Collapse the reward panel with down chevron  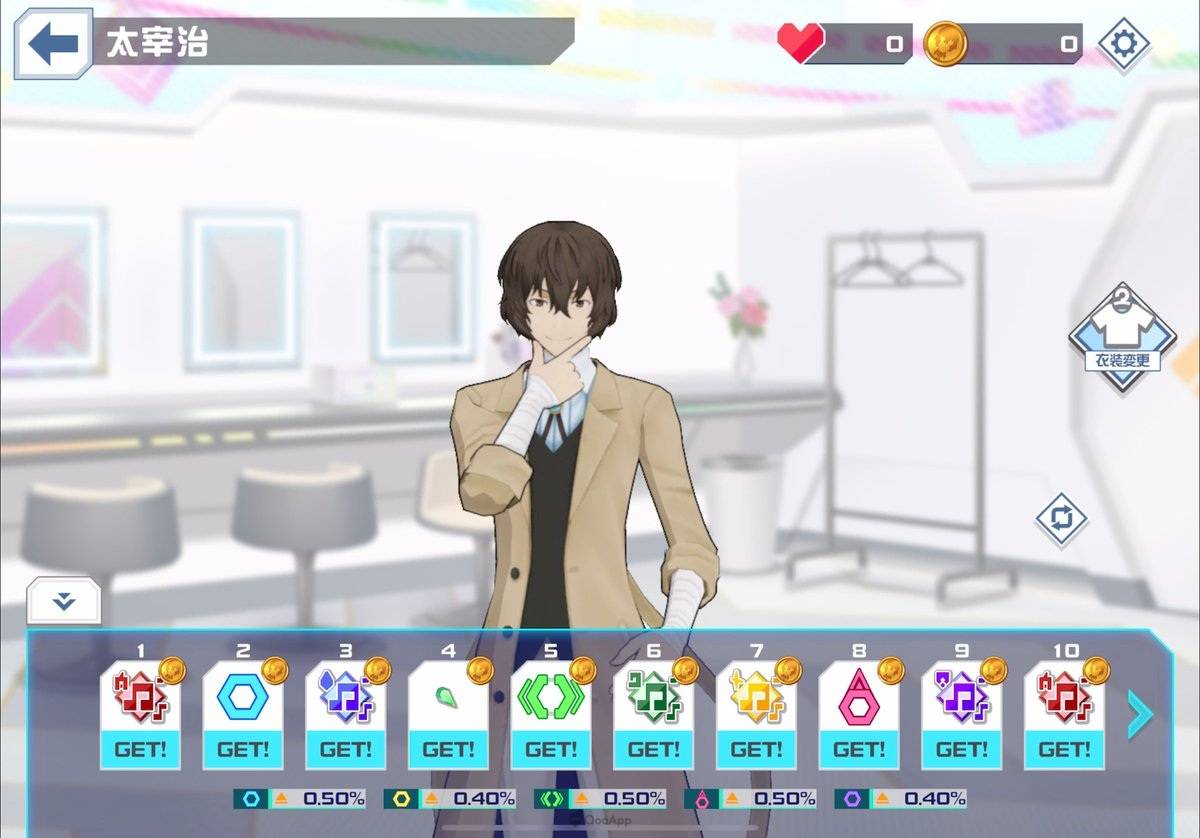[64, 600]
